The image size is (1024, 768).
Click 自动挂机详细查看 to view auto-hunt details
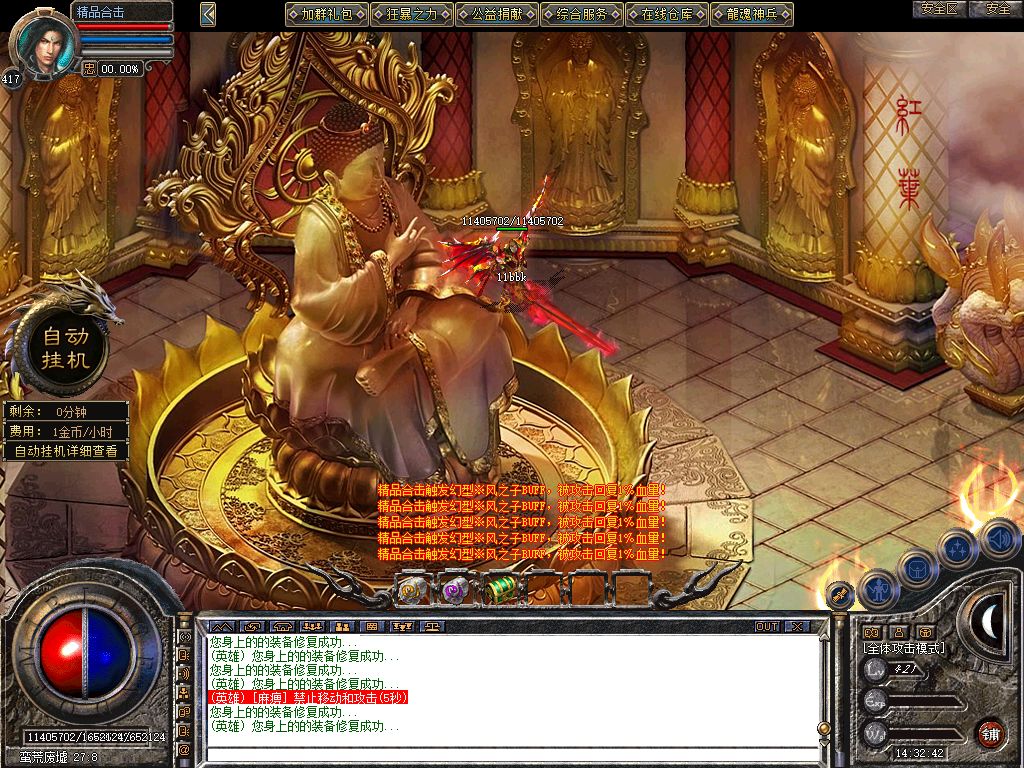coord(66,451)
